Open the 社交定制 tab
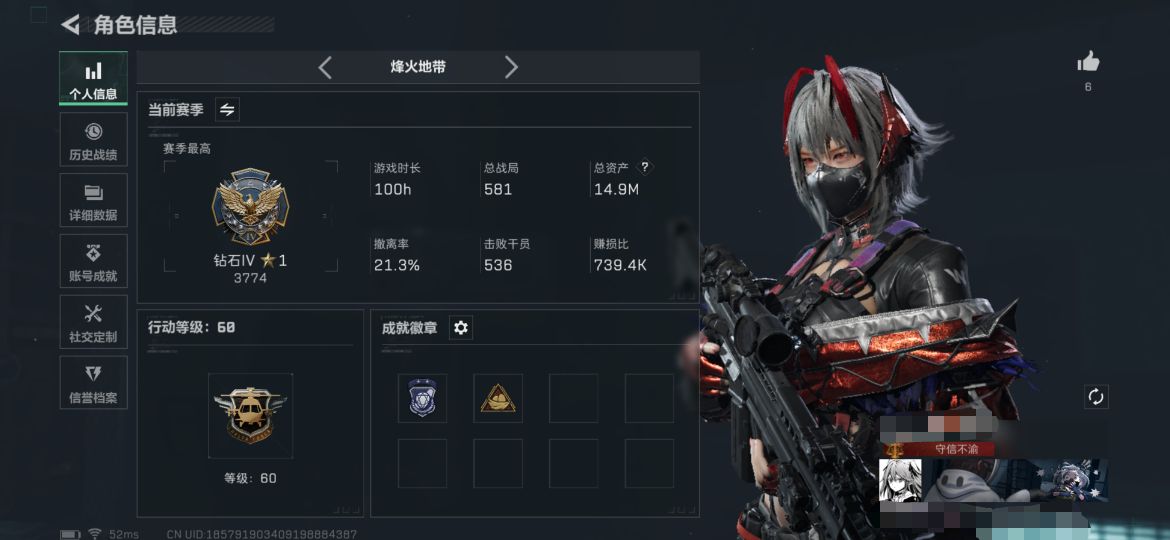The height and width of the screenshot is (540, 1170). (x=93, y=322)
